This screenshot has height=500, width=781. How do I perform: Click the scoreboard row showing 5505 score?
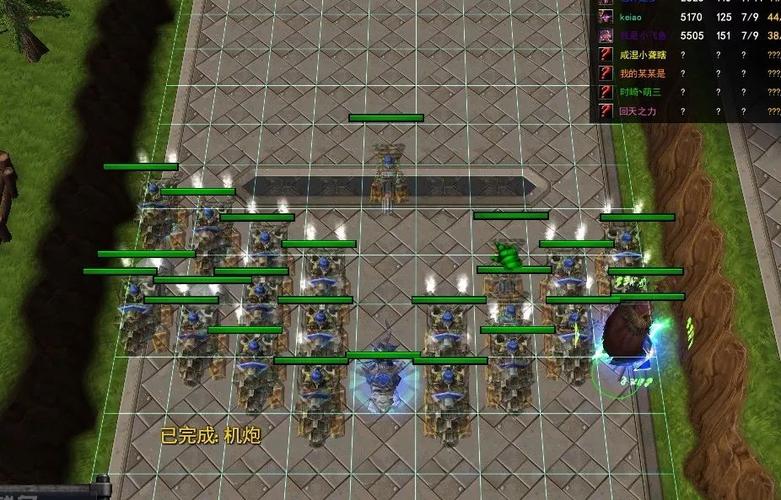click(x=690, y=35)
